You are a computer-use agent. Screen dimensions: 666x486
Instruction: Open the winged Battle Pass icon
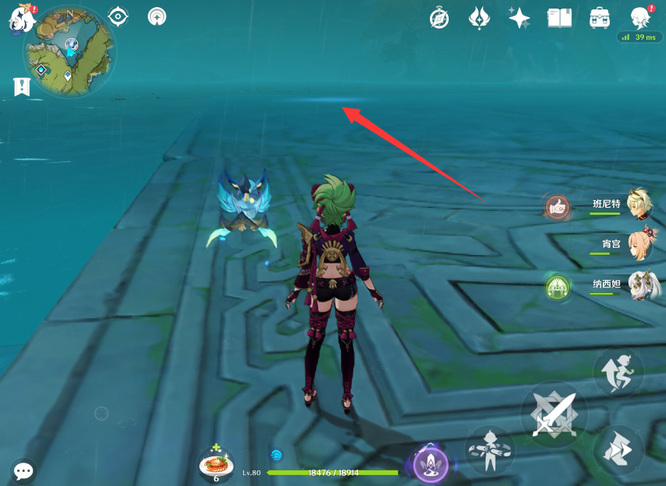(x=479, y=18)
